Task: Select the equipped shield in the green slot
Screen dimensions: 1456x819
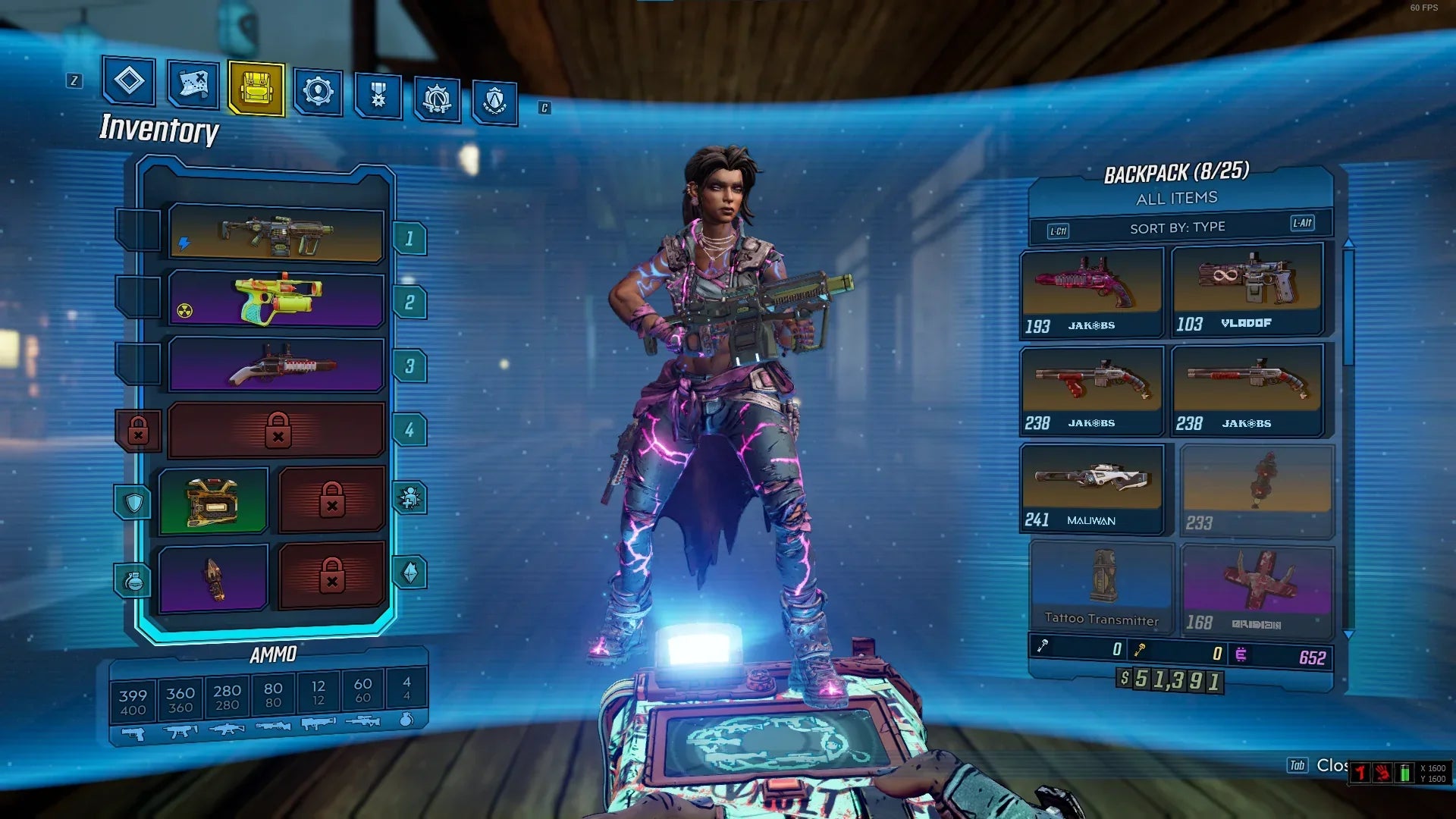Action: point(213,501)
